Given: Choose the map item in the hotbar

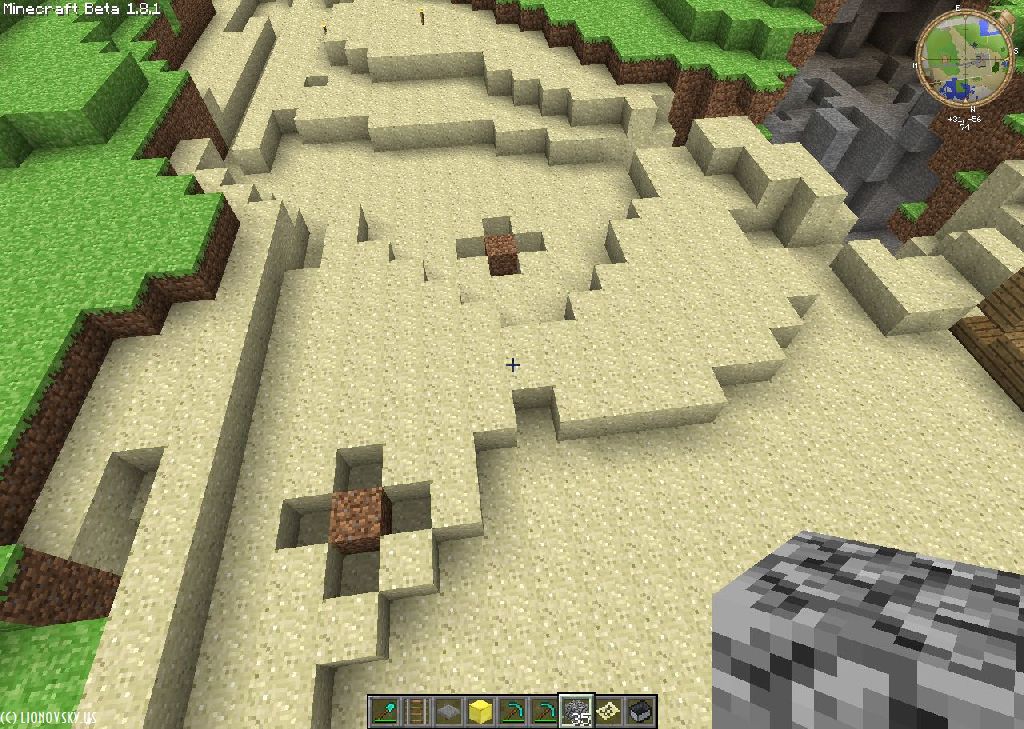Looking at the screenshot, I should click(608, 711).
